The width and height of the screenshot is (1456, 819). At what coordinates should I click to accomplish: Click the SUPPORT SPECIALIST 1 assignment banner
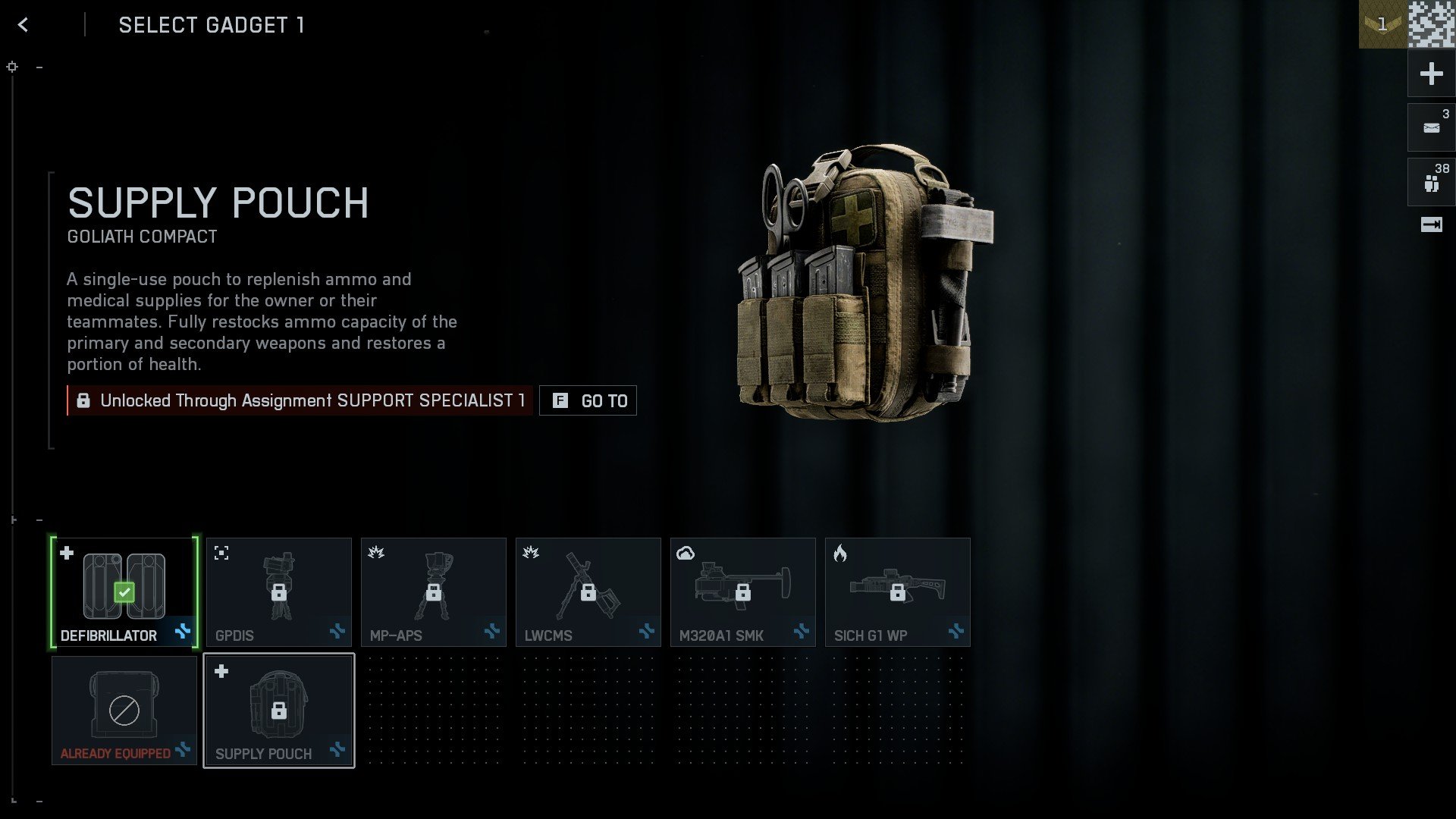pos(300,400)
